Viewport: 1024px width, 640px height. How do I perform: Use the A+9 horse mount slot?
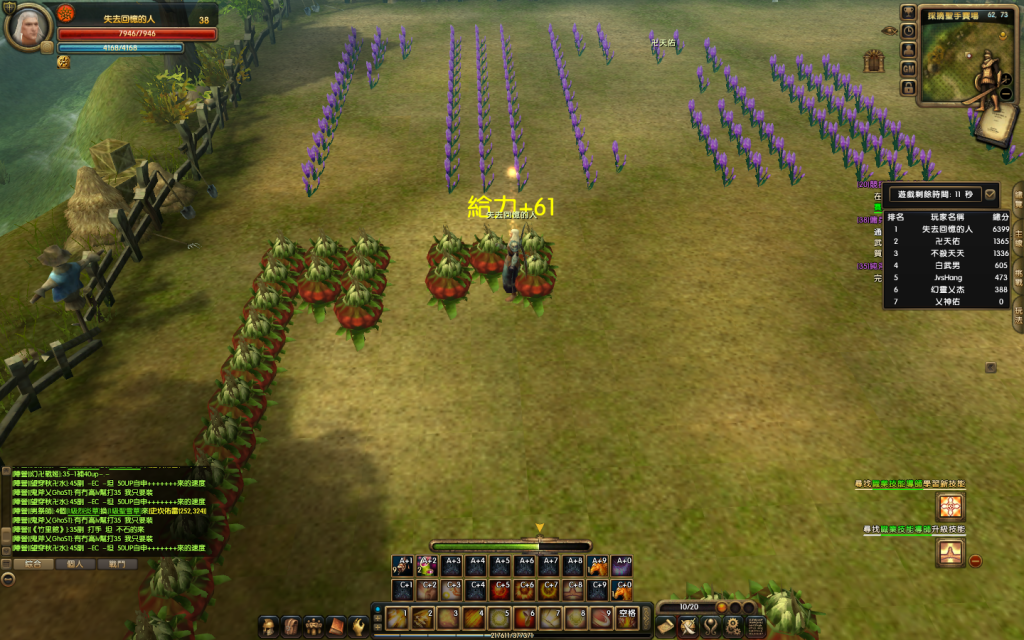pyautogui.click(x=598, y=565)
